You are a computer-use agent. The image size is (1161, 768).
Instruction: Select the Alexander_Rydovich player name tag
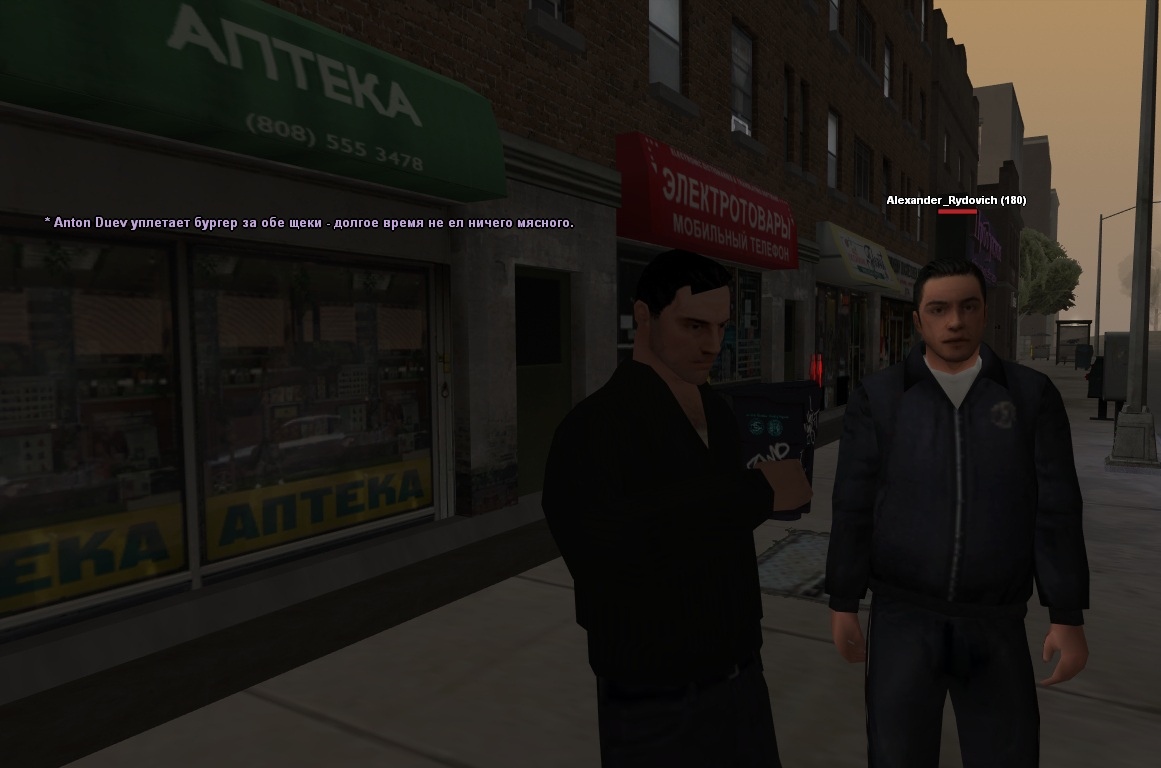pyautogui.click(x=955, y=200)
